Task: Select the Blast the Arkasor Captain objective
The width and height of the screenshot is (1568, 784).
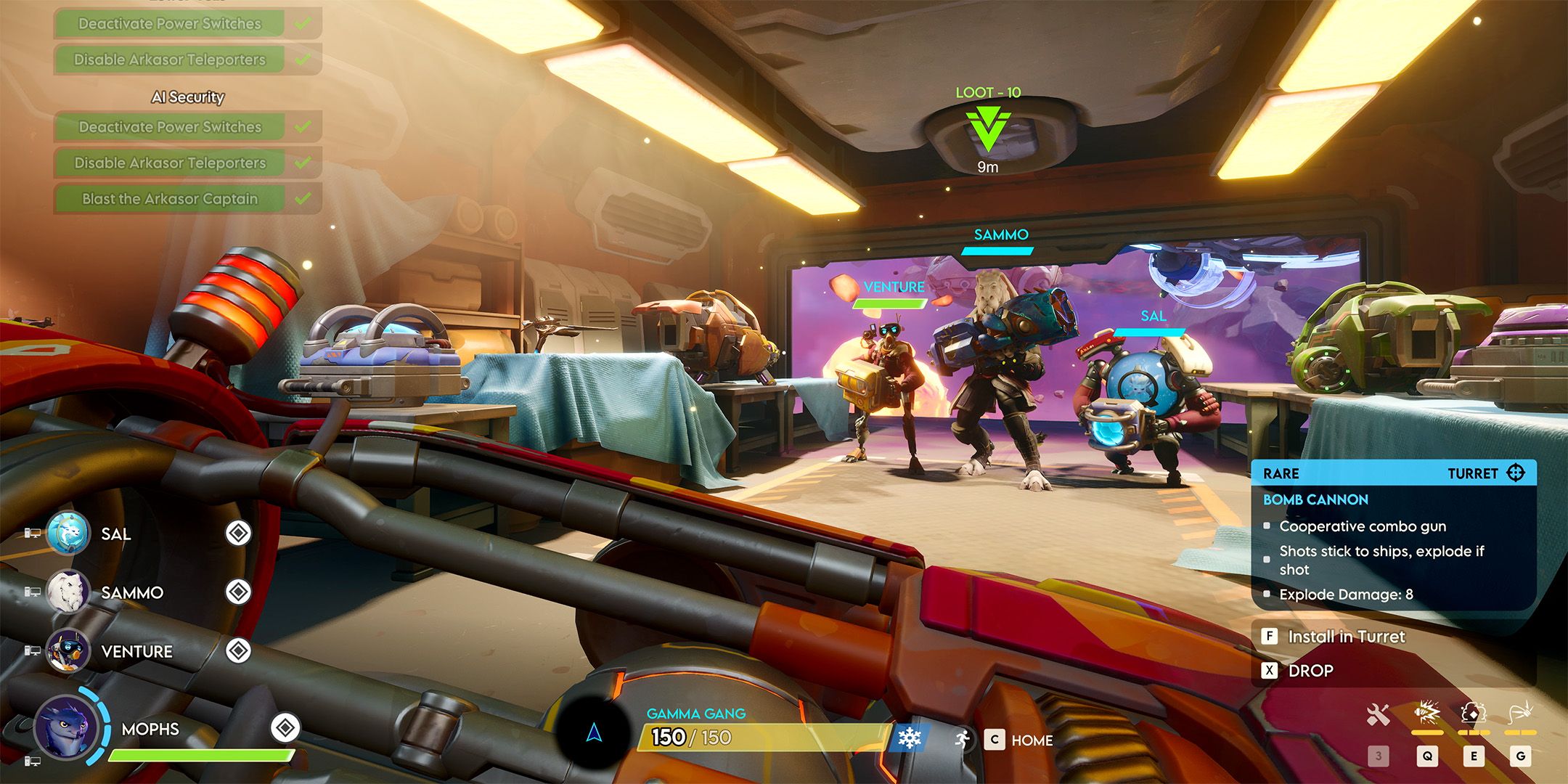Action: [170, 199]
